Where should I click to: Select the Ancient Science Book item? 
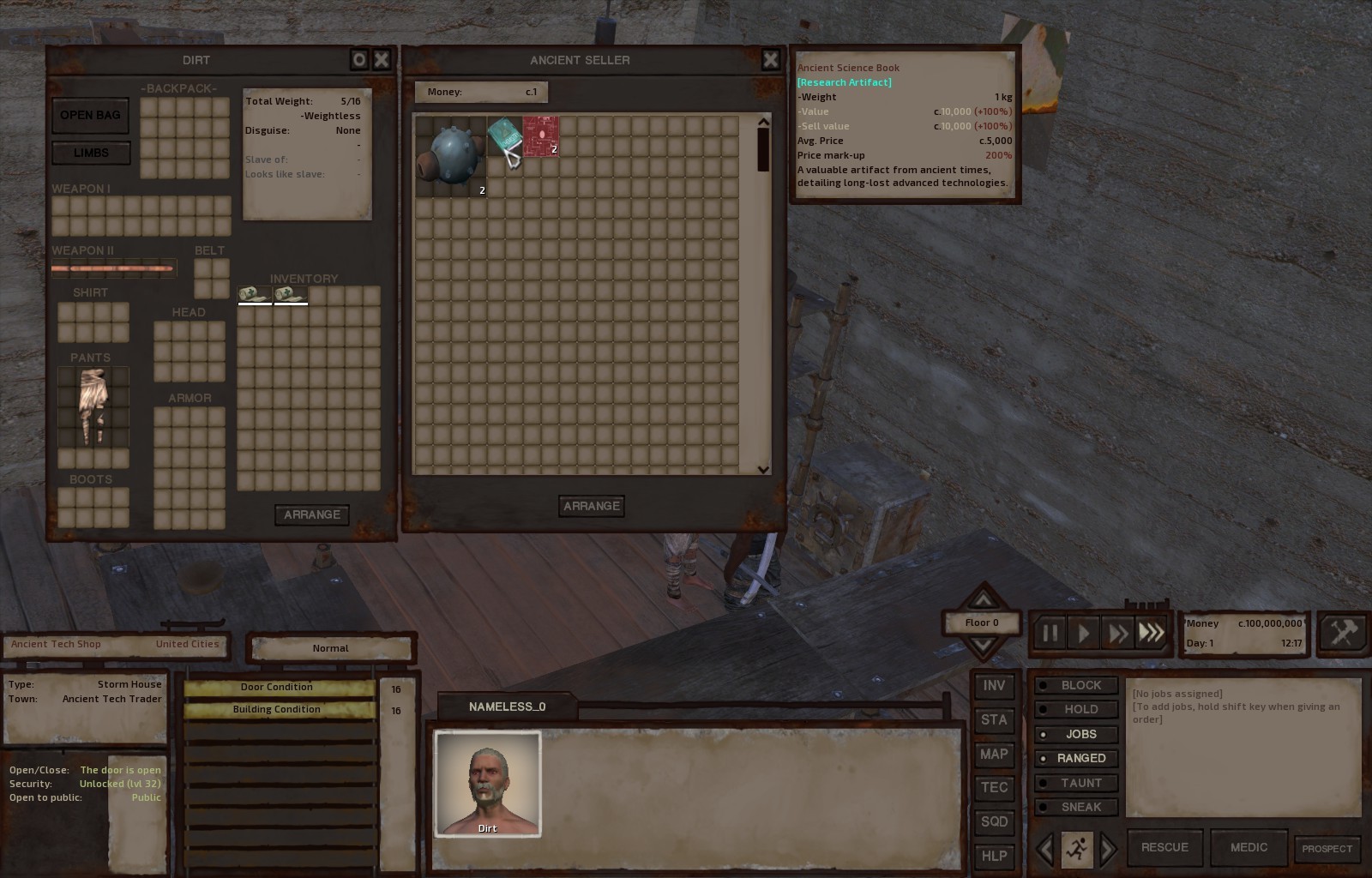point(505,137)
